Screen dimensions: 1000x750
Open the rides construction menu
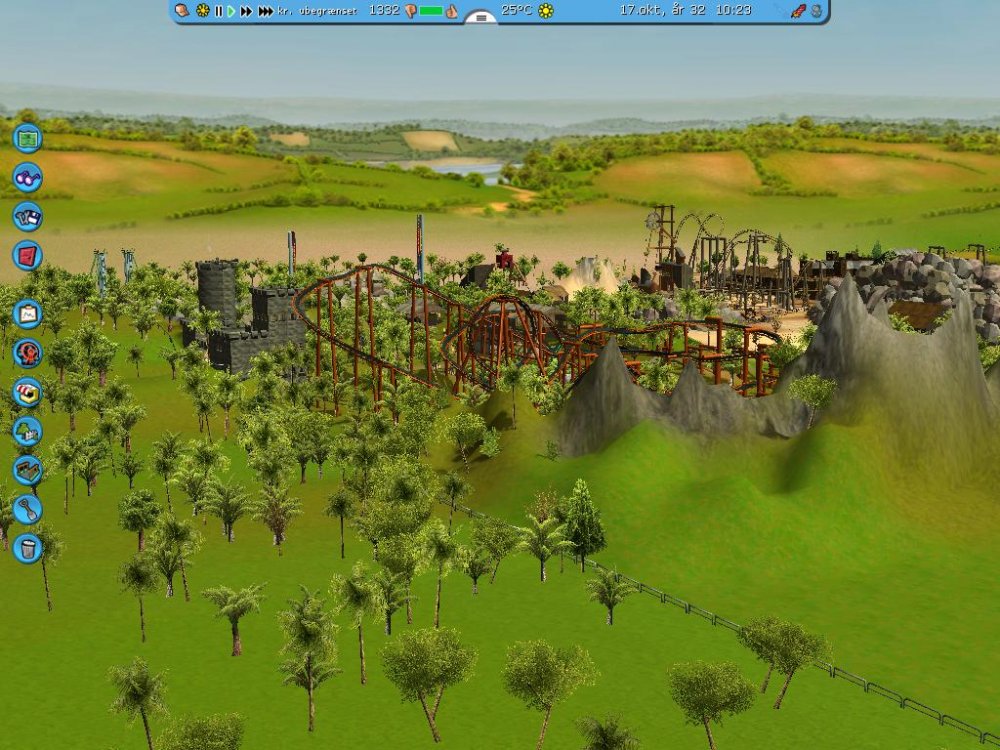tap(27, 353)
